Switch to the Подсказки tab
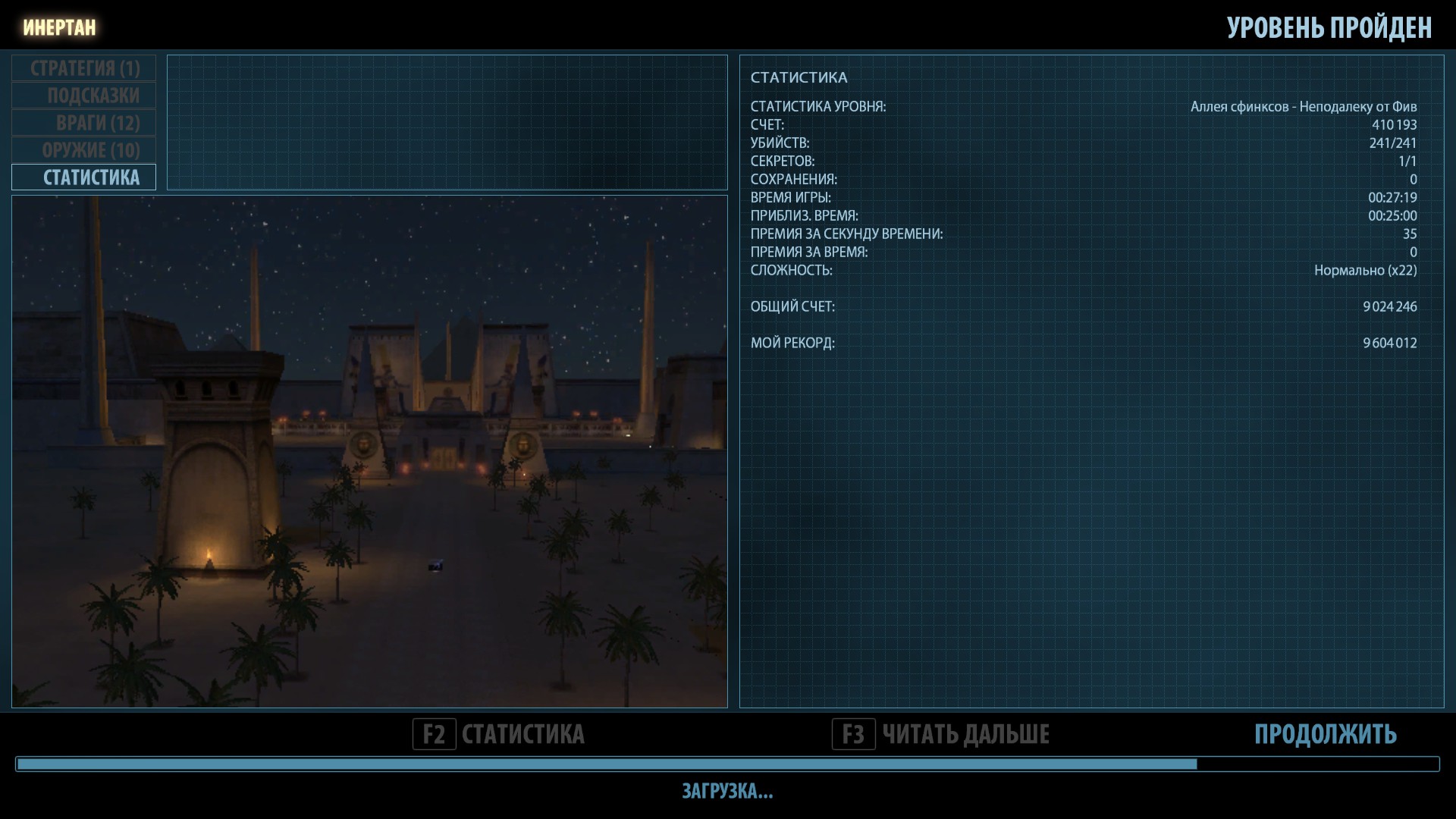1456x819 pixels. pyautogui.click(x=84, y=96)
